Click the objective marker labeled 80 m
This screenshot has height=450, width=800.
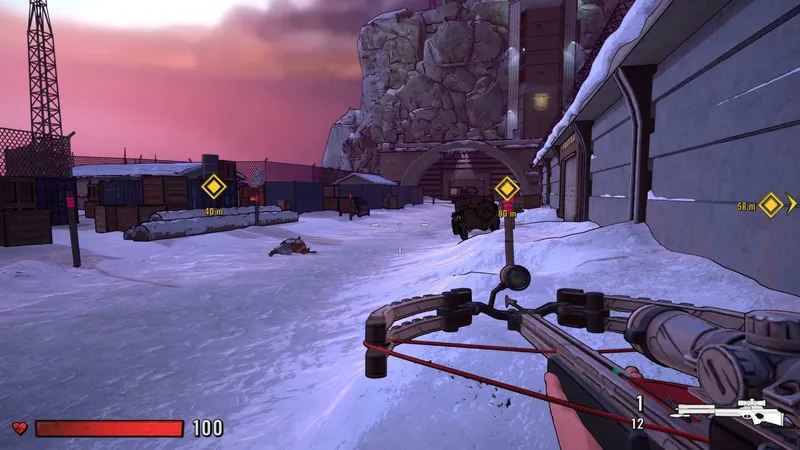(x=507, y=188)
